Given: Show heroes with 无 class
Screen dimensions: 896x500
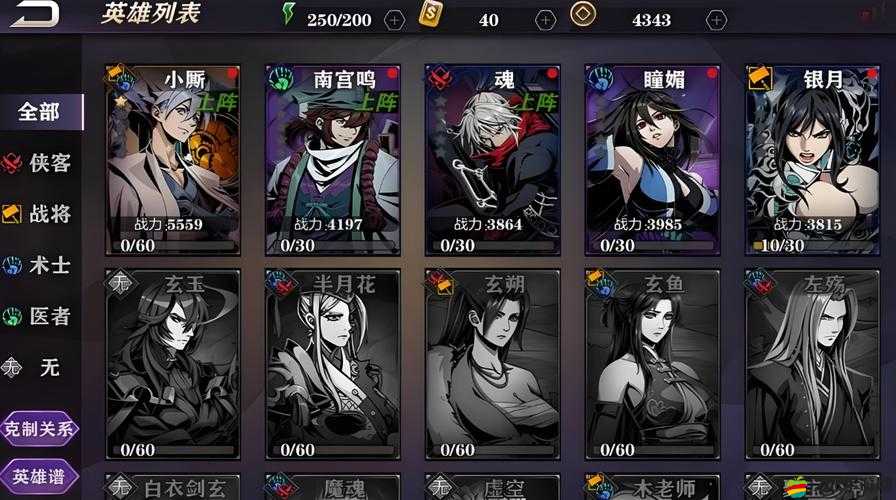Looking at the screenshot, I should coord(40,367).
